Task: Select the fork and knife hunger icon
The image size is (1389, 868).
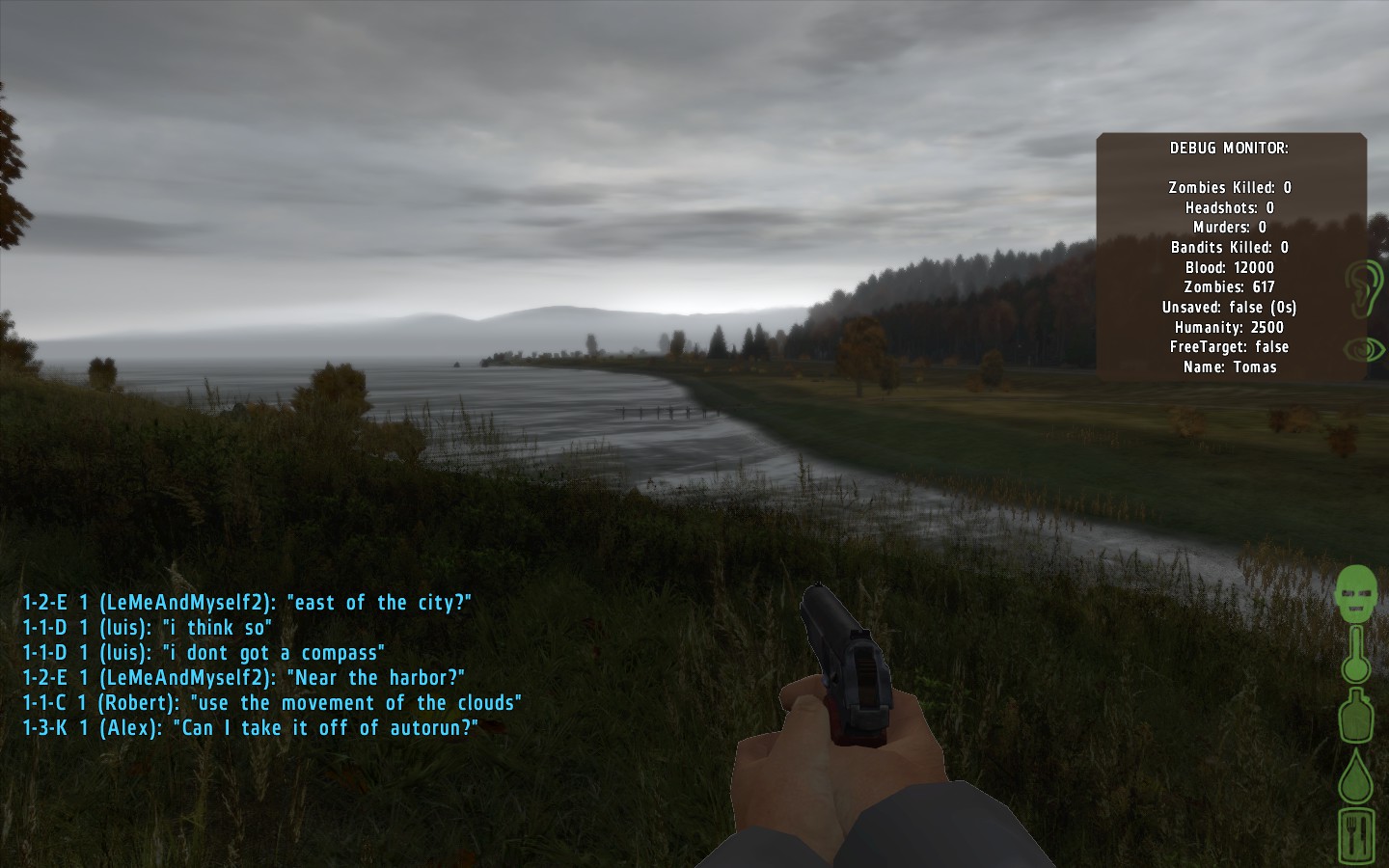Action: point(1355,835)
